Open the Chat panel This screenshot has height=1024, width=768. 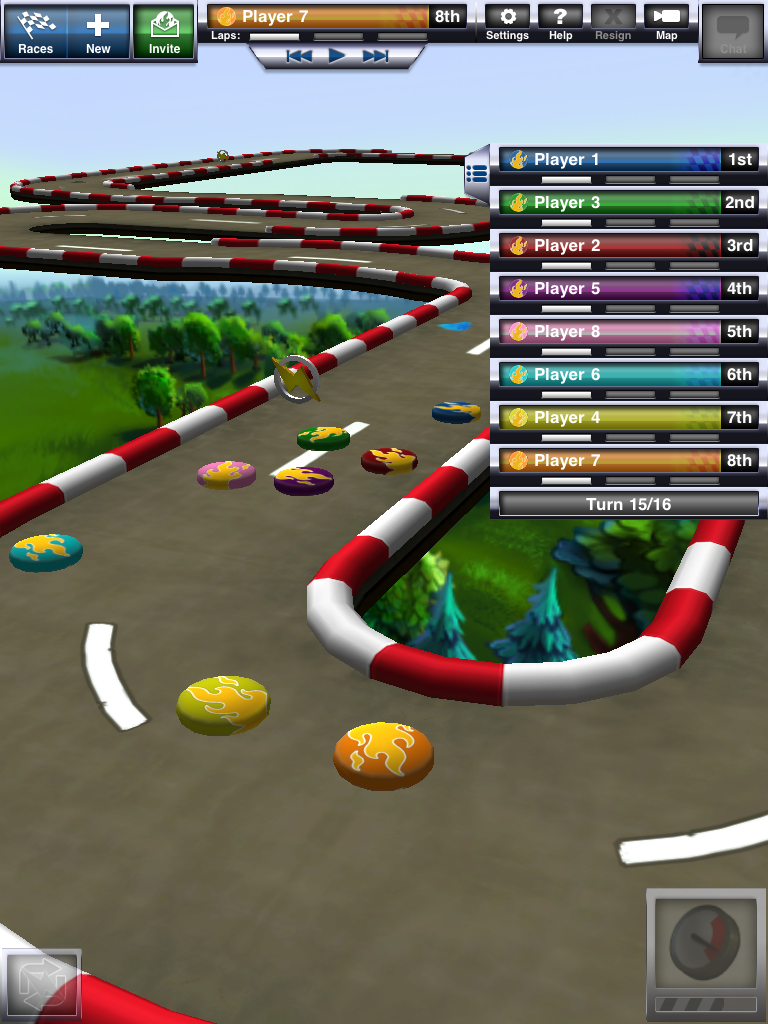(x=733, y=33)
